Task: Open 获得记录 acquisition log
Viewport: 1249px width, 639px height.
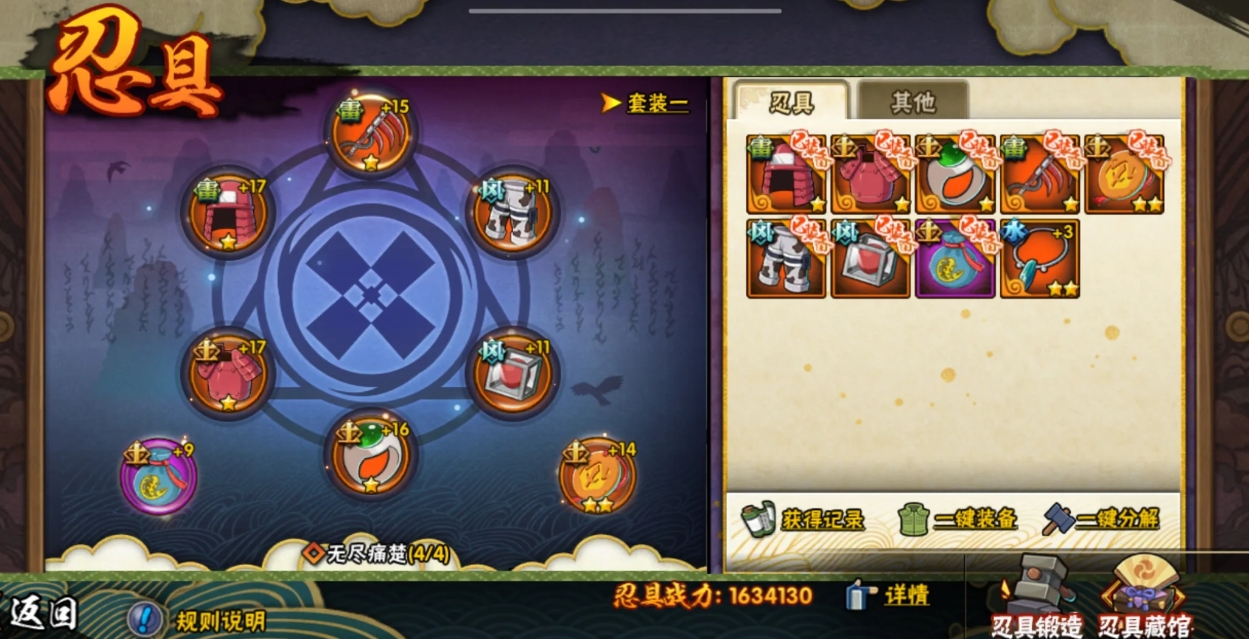Action: pyautogui.click(x=804, y=519)
